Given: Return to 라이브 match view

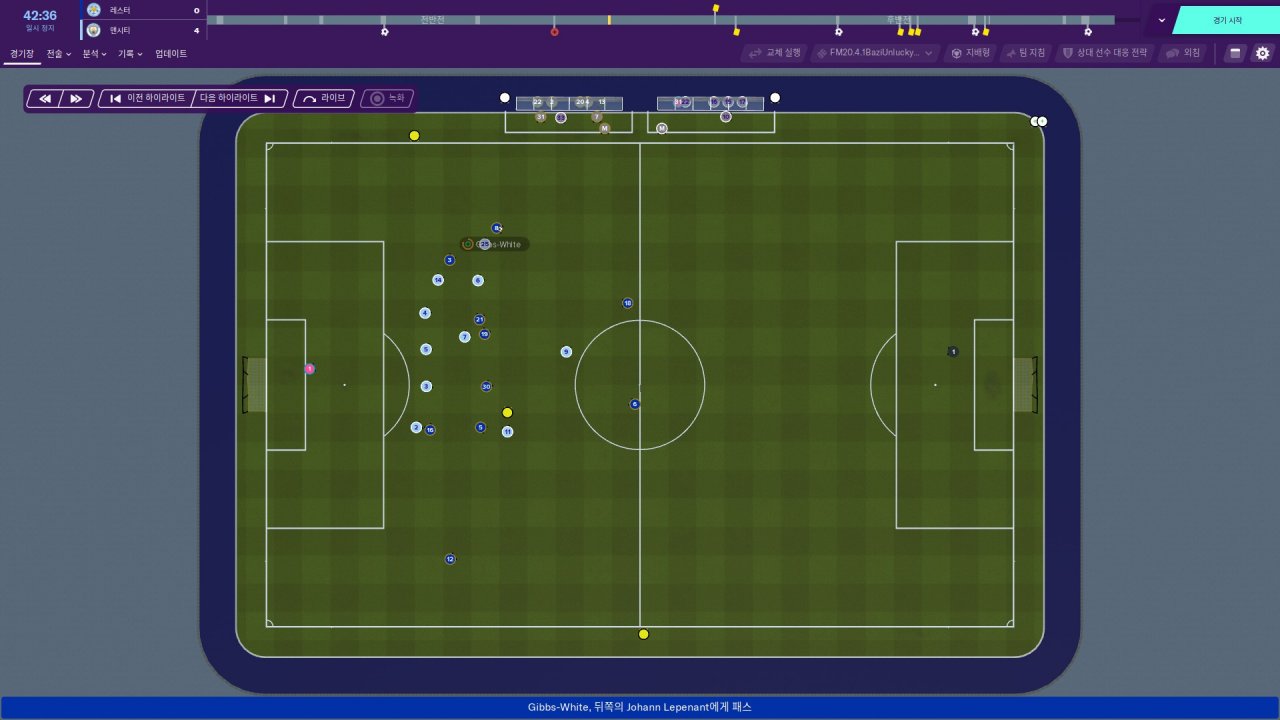Looking at the screenshot, I should 324,99.
